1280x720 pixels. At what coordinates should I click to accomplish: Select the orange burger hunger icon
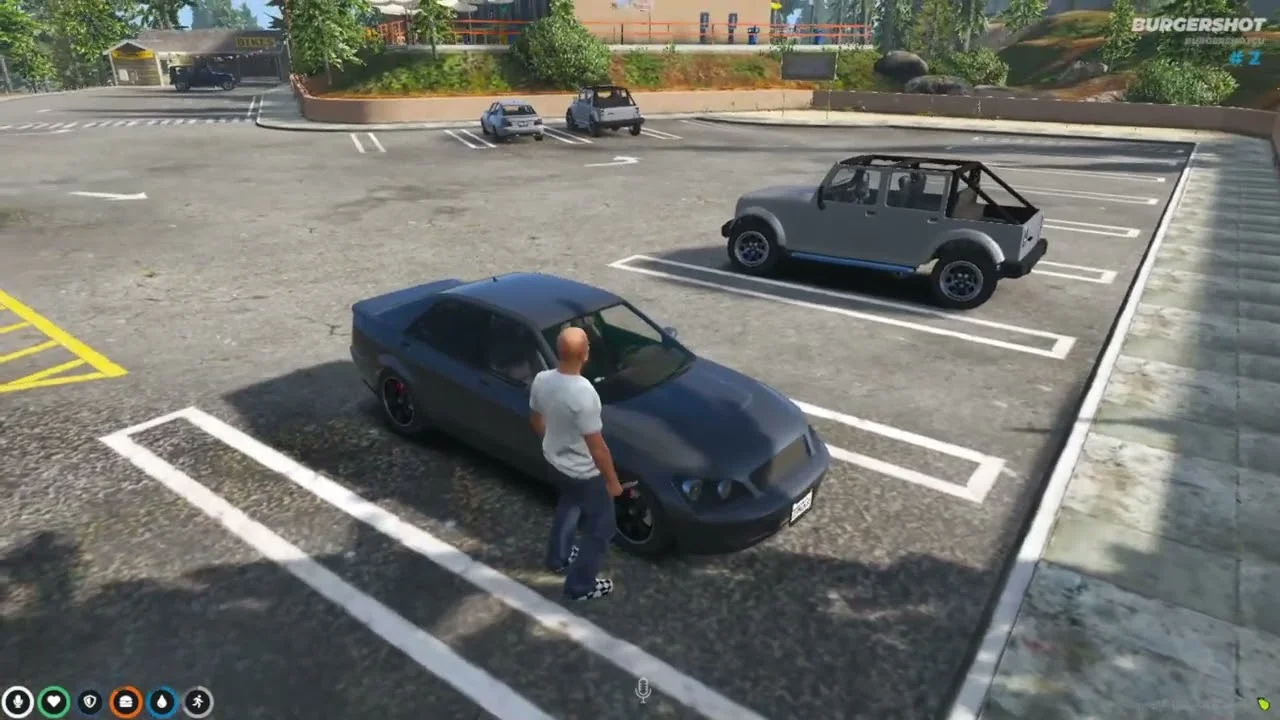tap(126, 702)
